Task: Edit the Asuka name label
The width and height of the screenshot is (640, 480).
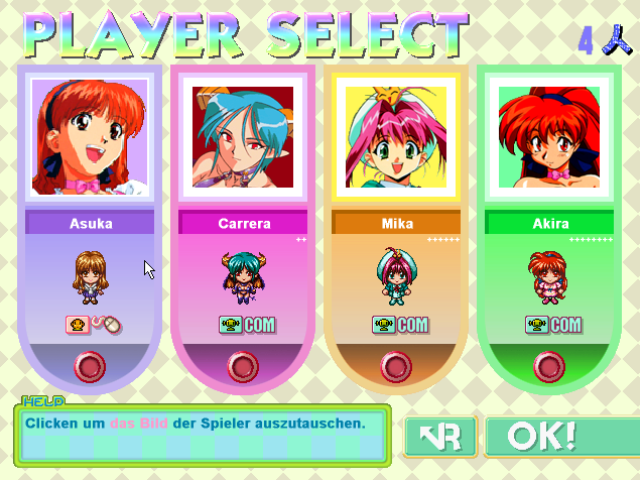Action: pos(90,223)
